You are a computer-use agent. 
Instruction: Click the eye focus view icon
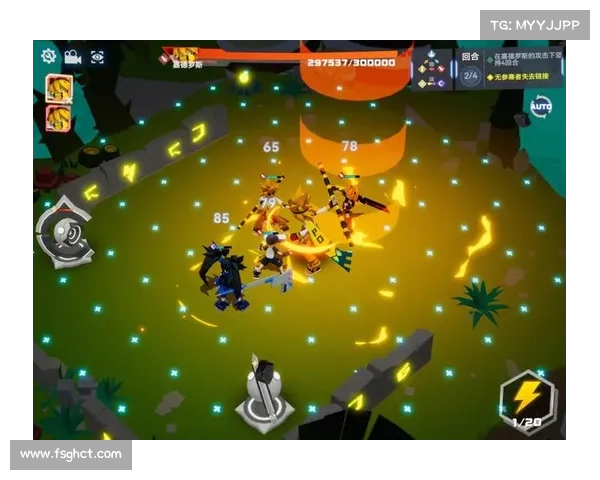[97, 57]
